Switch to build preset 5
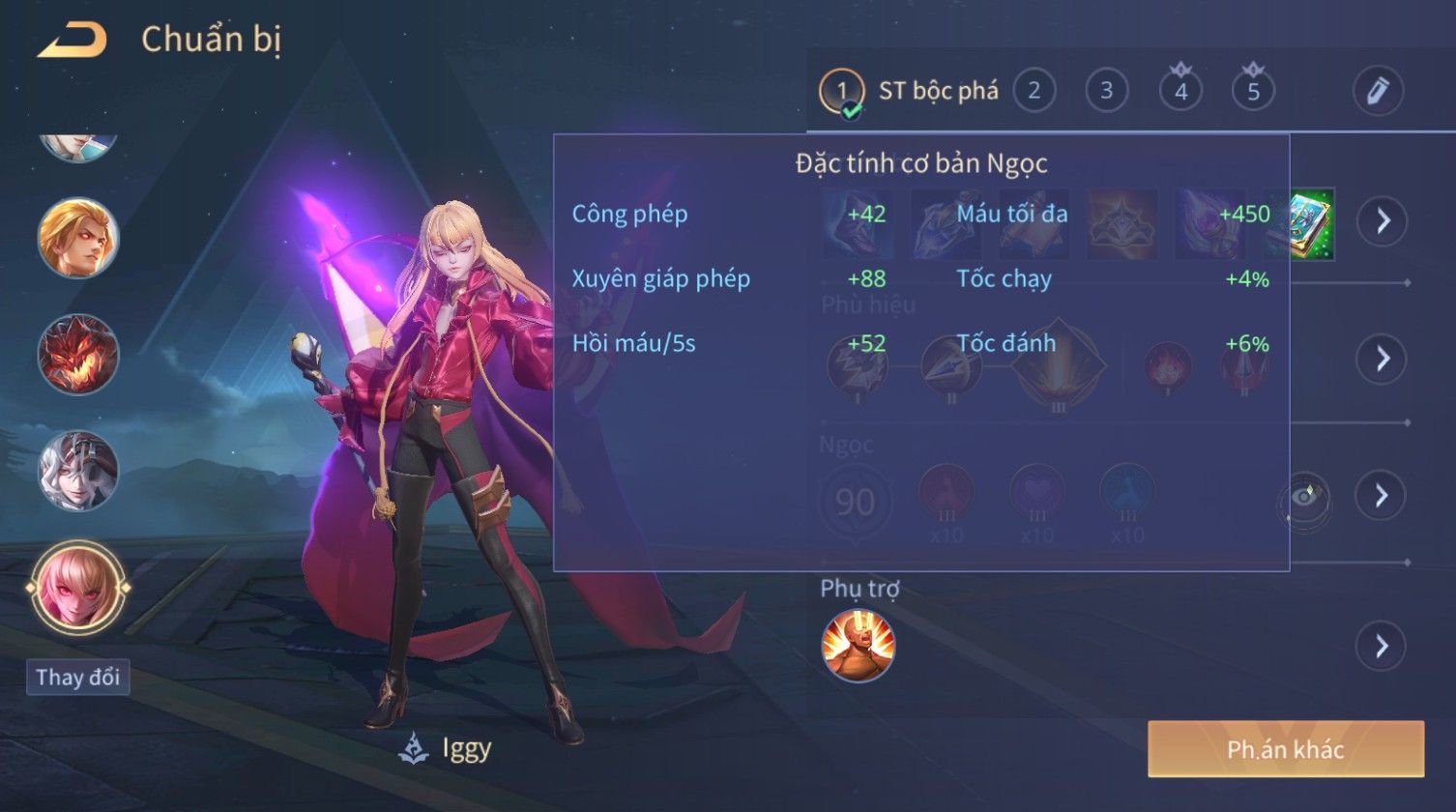The height and width of the screenshot is (812, 1456). (1253, 92)
